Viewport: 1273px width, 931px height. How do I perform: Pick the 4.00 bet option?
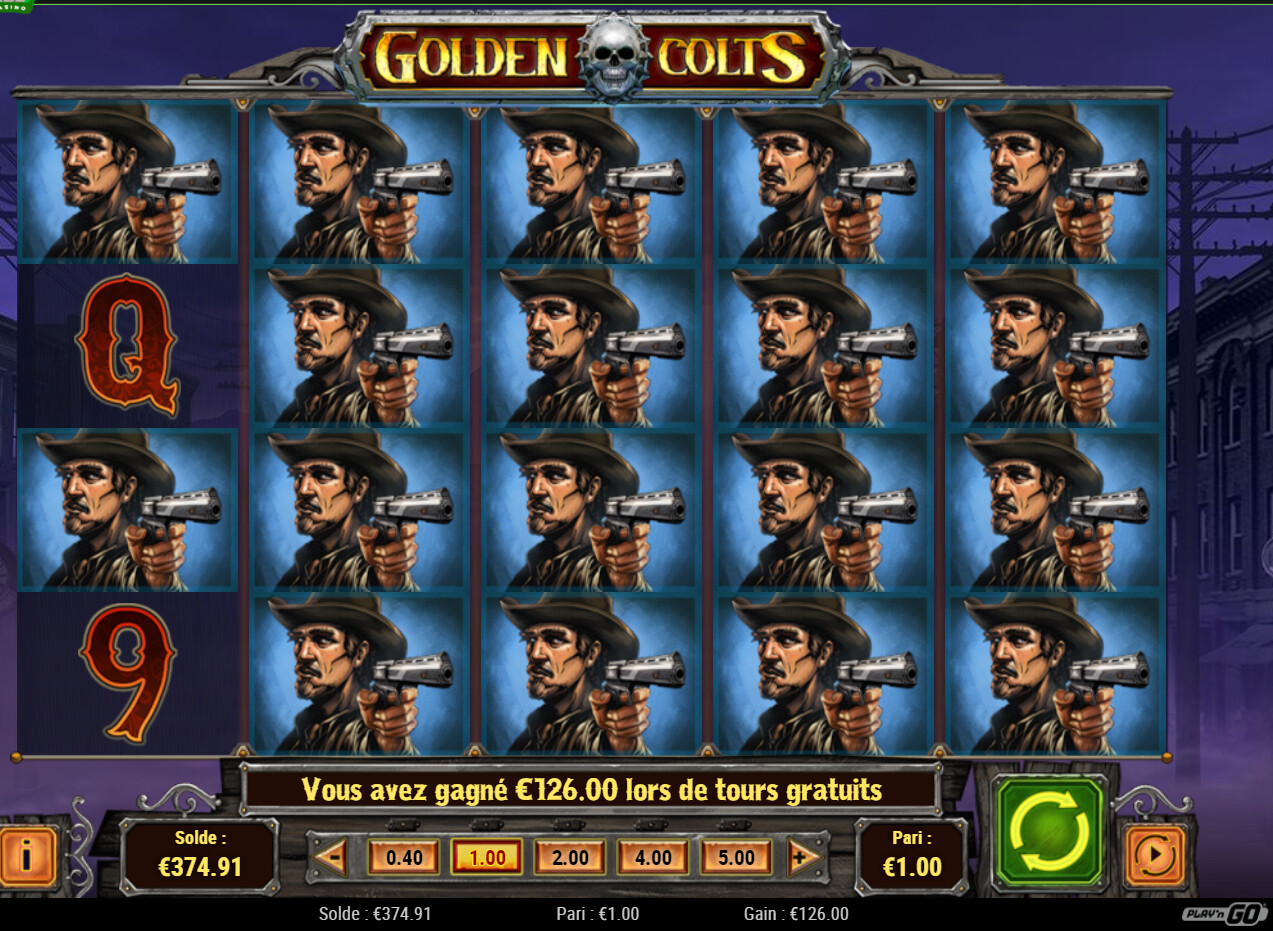(x=653, y=857)
